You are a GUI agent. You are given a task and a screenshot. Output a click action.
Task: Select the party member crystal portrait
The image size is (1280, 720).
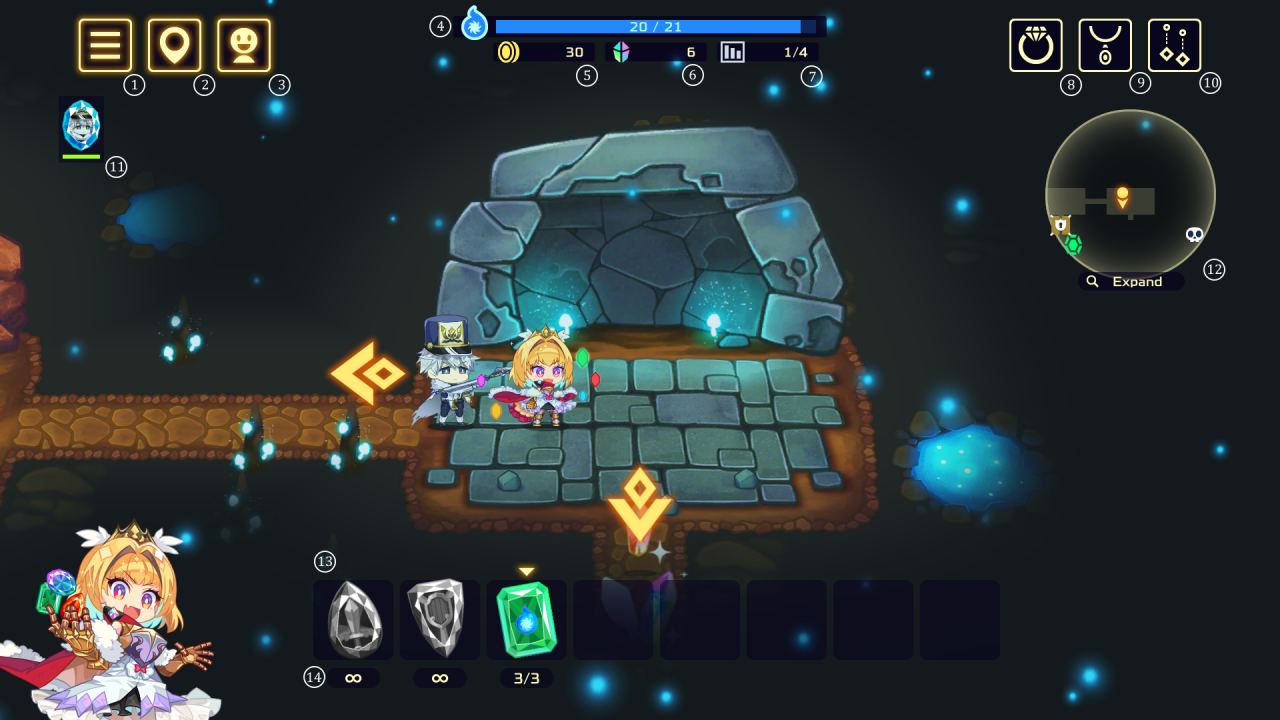pyautogui.click(x=81, y=127)
